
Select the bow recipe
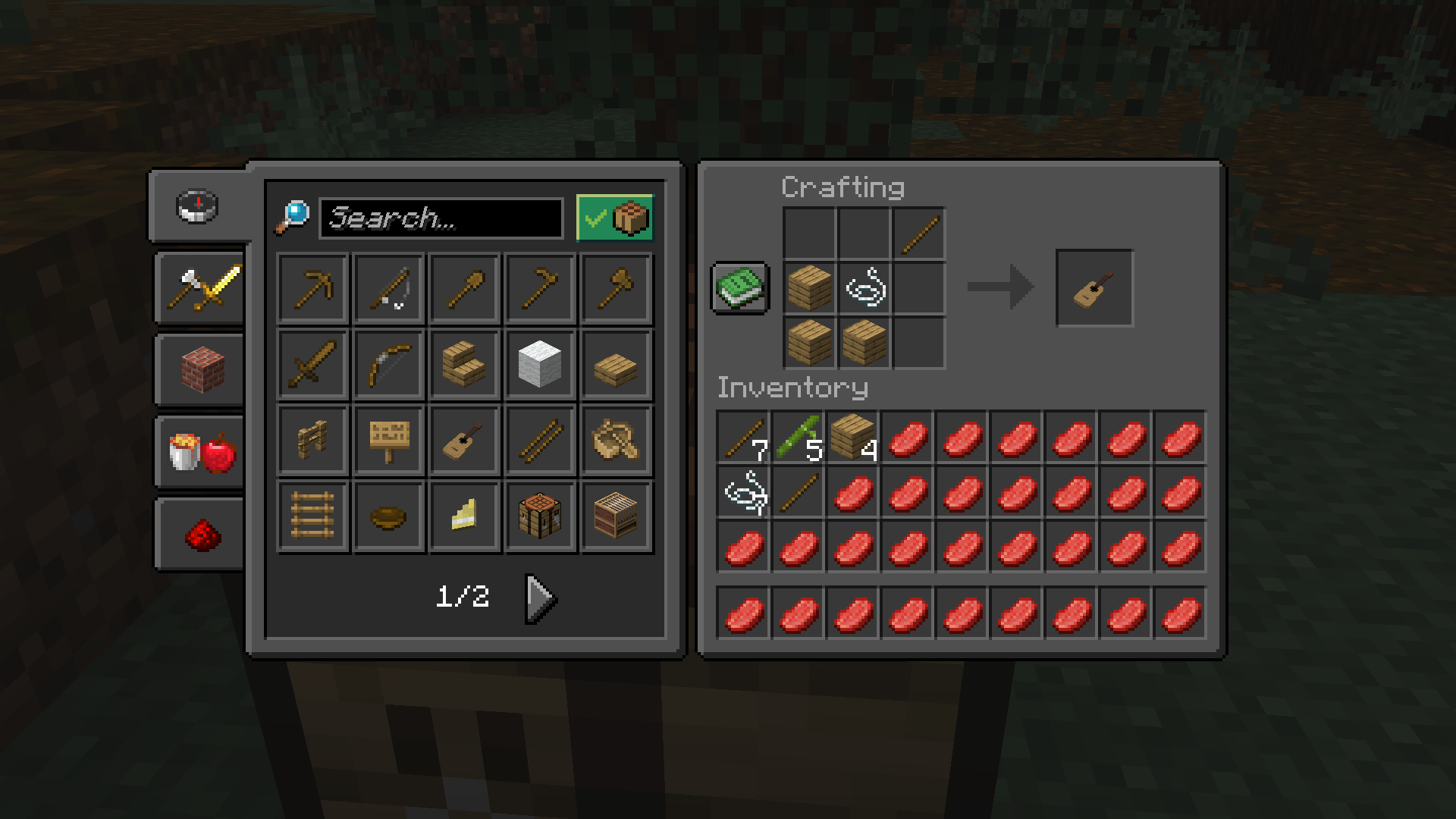388,365
